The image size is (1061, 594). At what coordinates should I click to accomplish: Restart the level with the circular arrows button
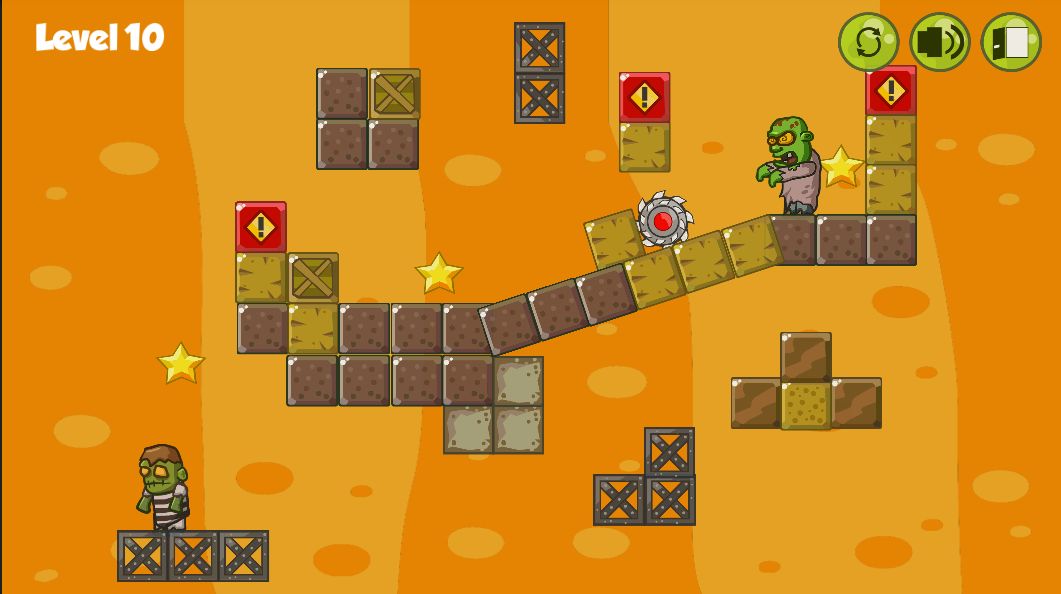(x=868, y=42)
